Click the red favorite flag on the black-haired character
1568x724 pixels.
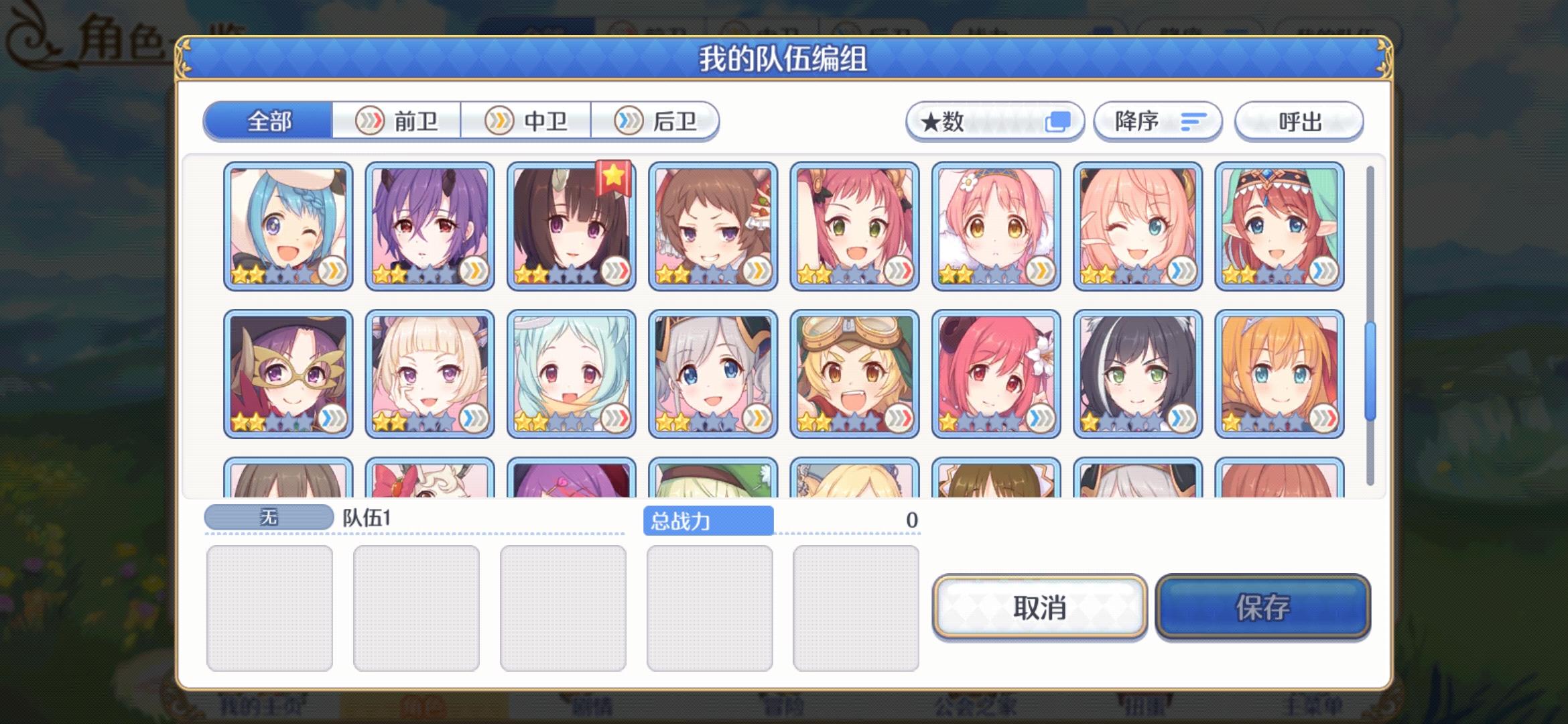pyautogui.click(x=613, y=178)
